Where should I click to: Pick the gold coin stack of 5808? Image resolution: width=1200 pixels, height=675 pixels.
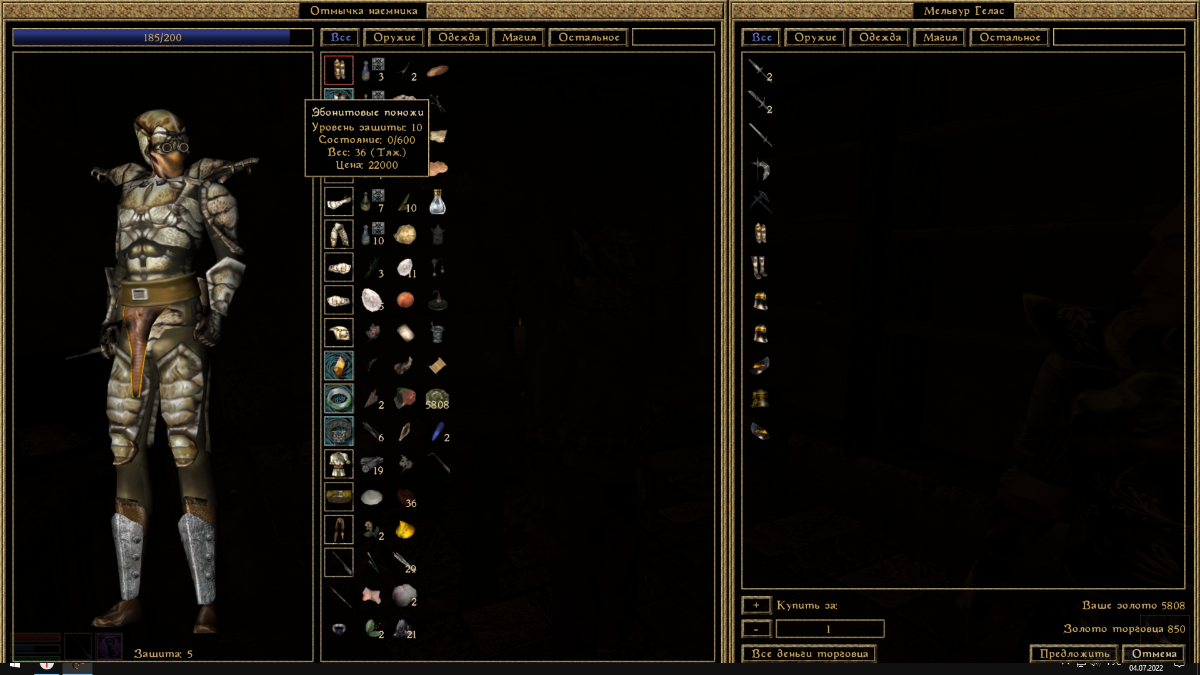click(436, 399)
